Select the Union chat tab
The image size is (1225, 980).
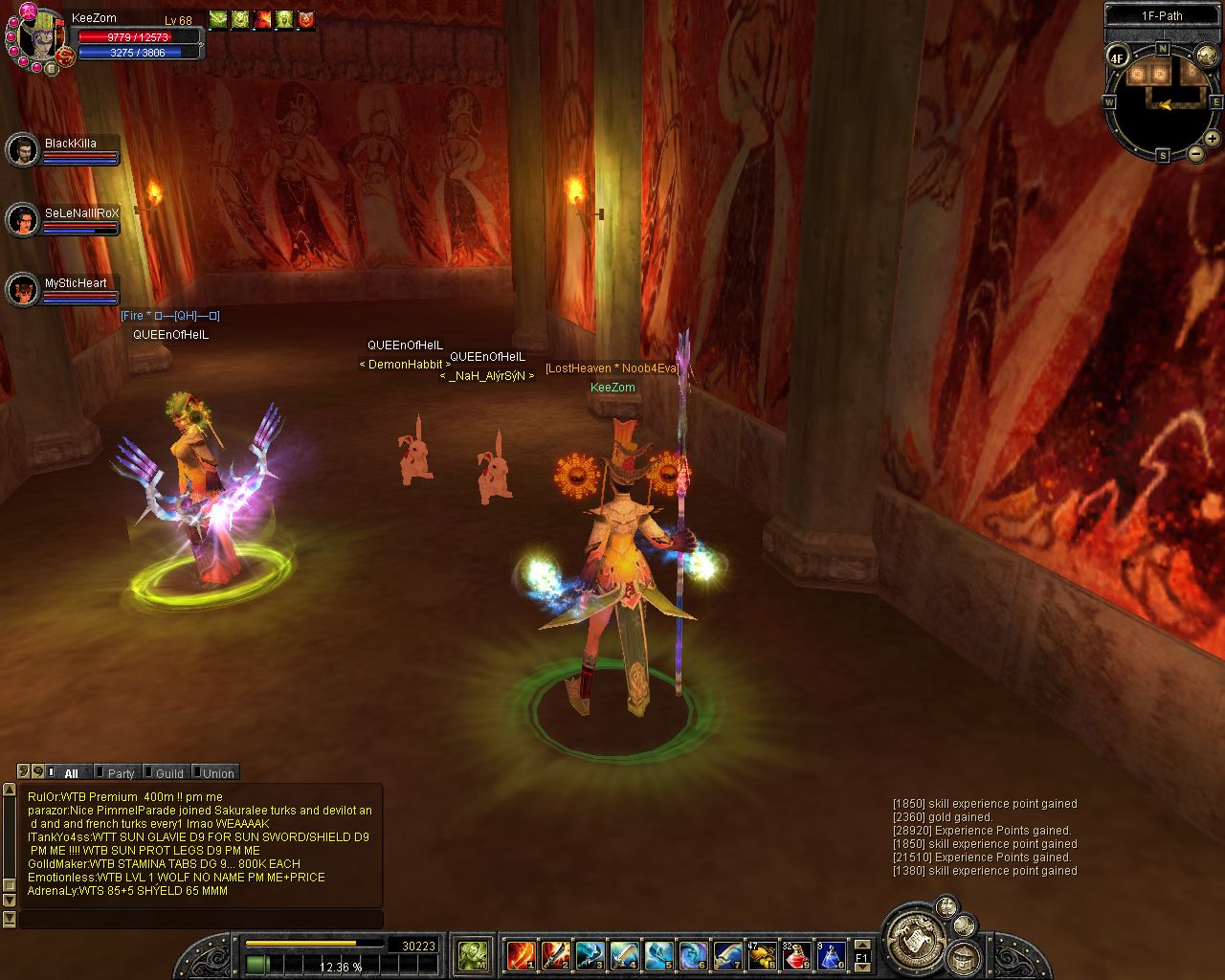click(217, 773)
